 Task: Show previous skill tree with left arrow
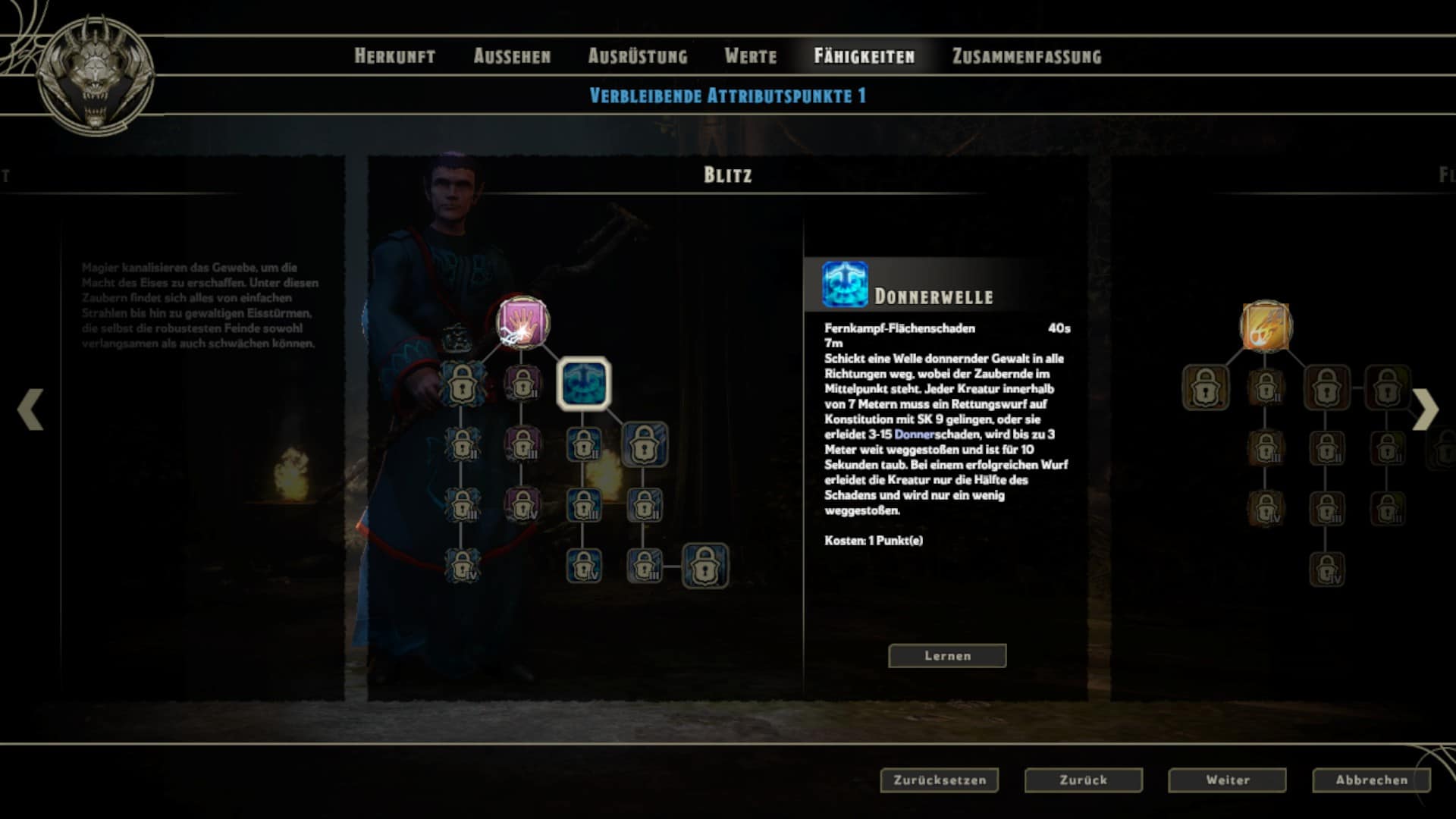pos(30,409)
